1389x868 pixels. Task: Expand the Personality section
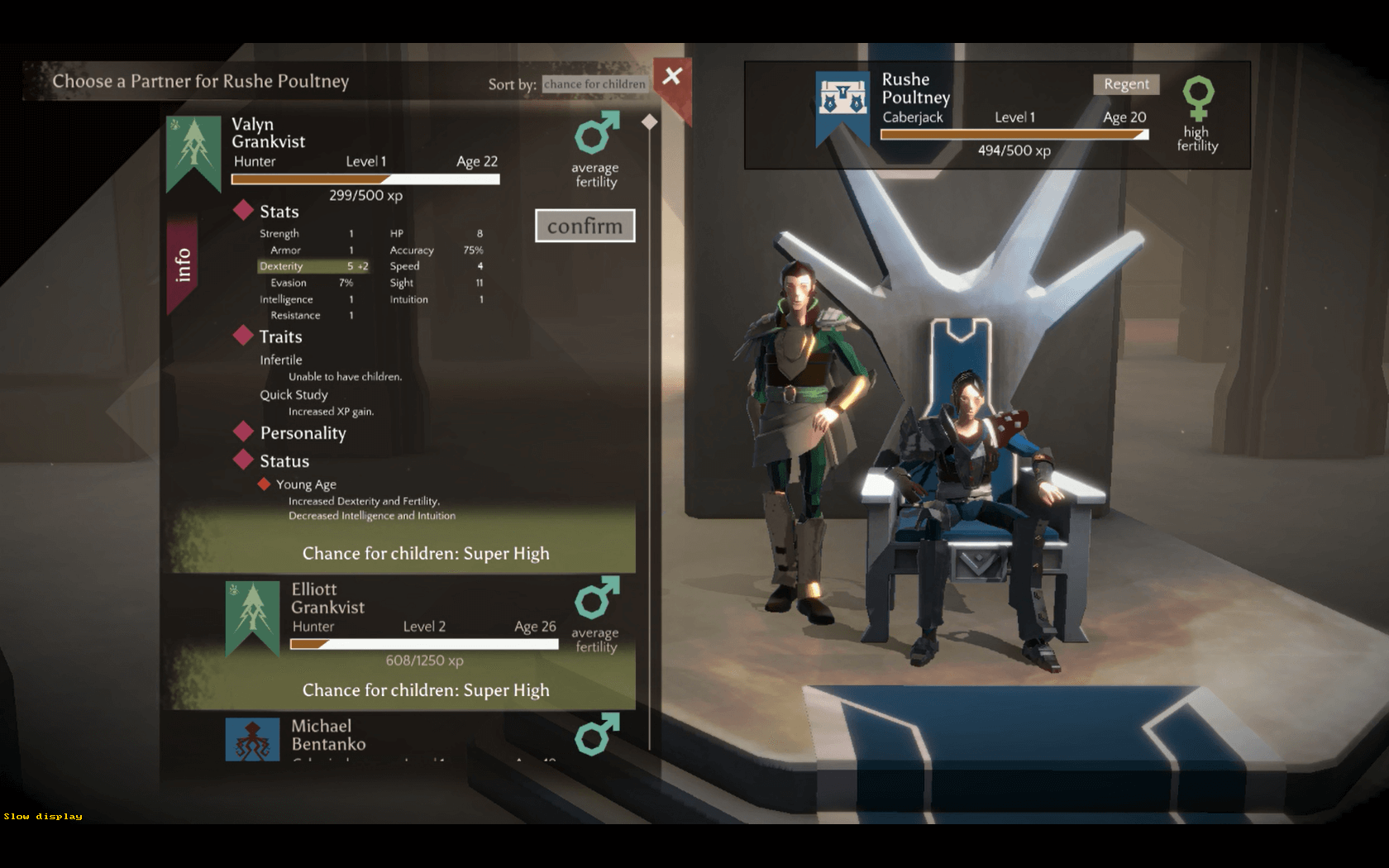tap(301, 433)
